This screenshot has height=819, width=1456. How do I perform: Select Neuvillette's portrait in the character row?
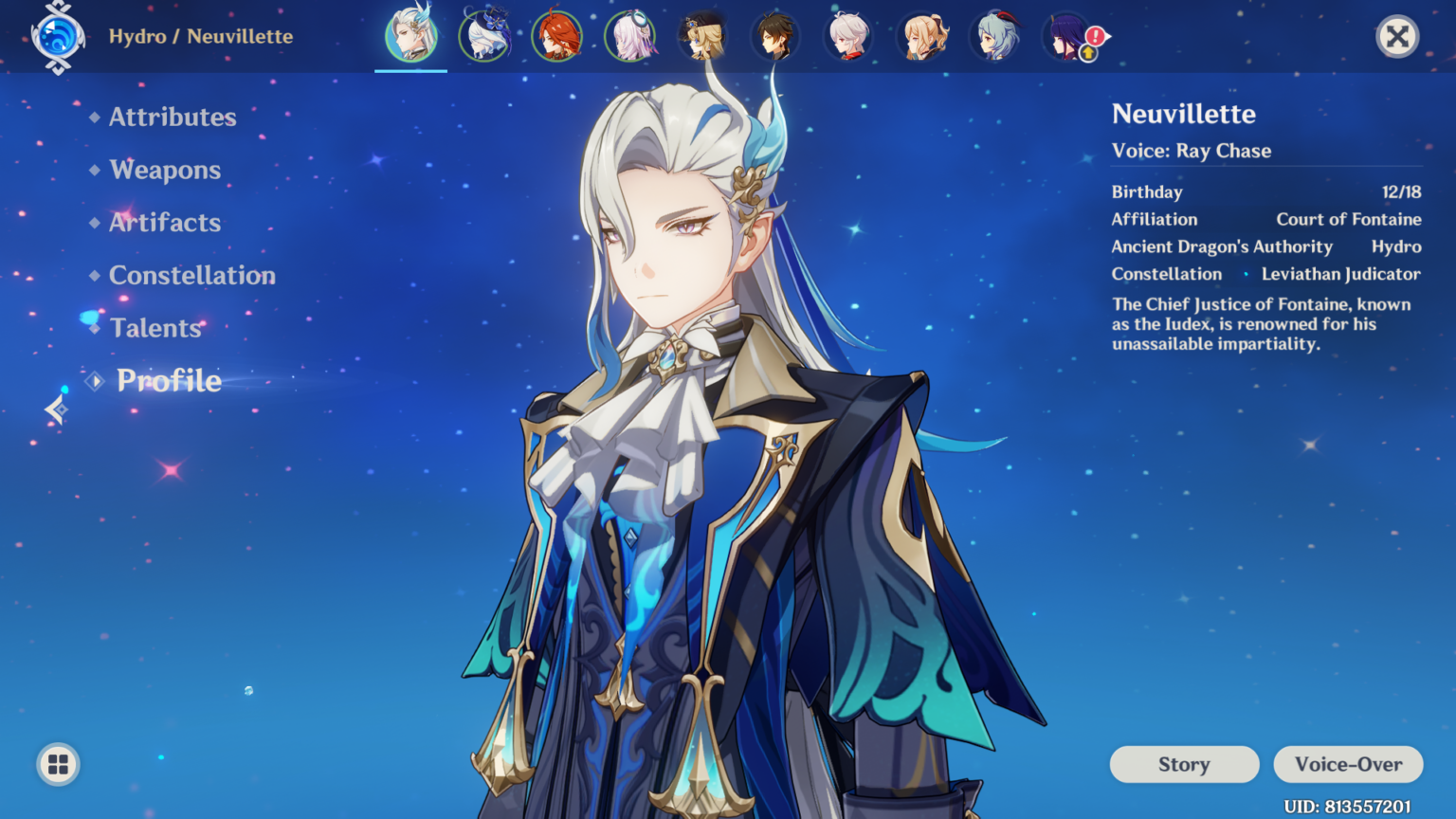pos(410,36)
